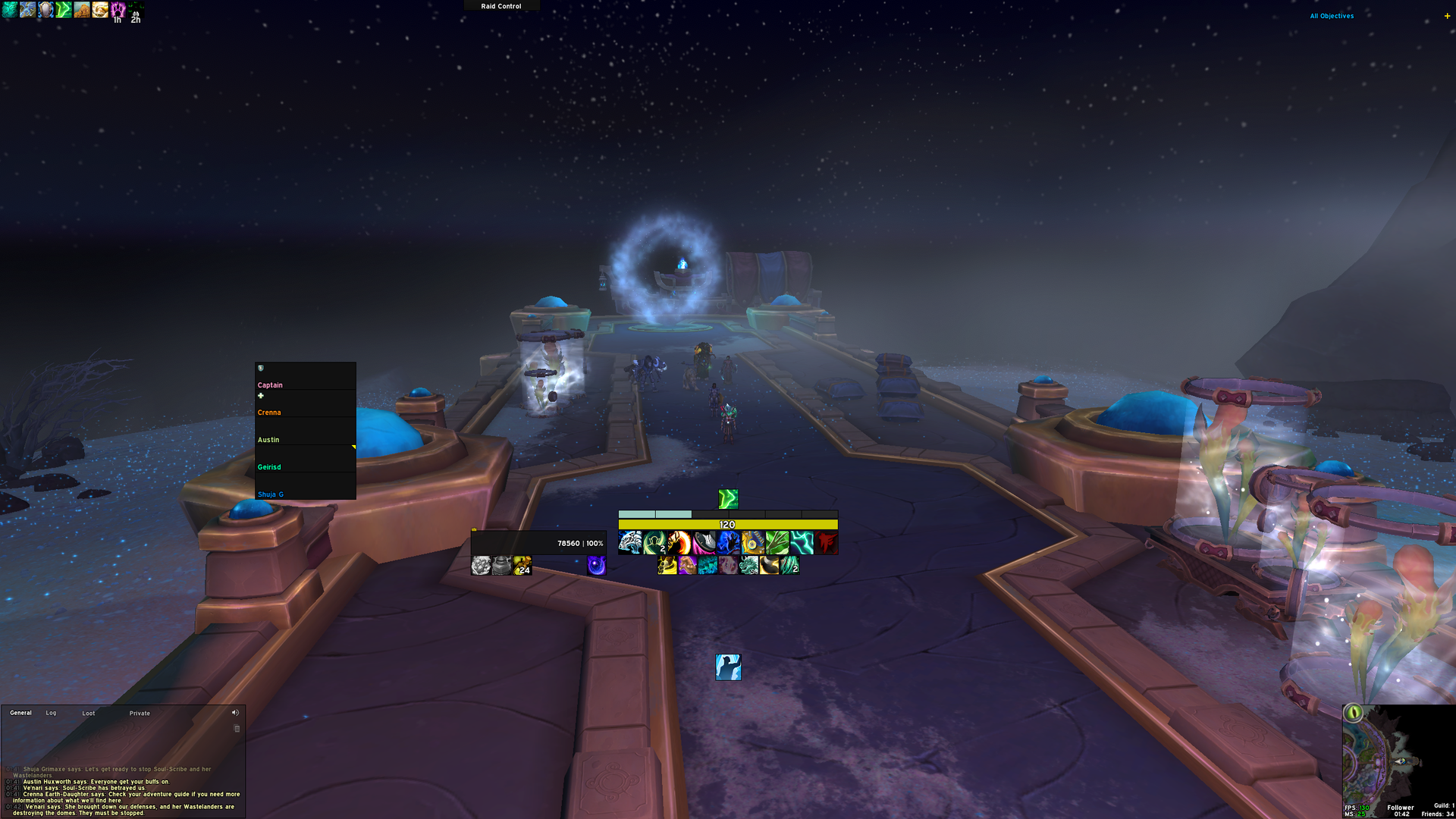The height and width of the screenshot is (819, 1456).
Task: Activate the fiery swirl ability icon
Action: click(x=679, y=542)
